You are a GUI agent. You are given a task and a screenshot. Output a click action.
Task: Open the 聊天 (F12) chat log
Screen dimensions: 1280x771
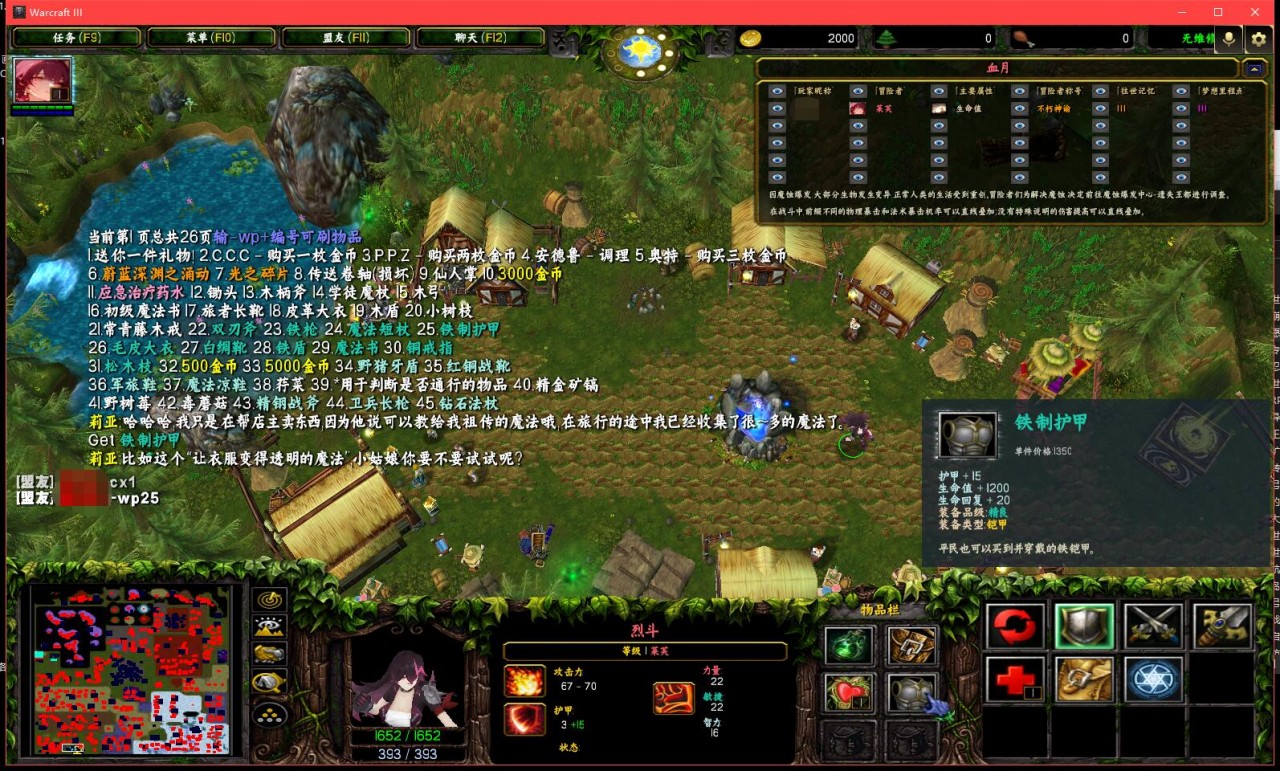coord(480,38)
